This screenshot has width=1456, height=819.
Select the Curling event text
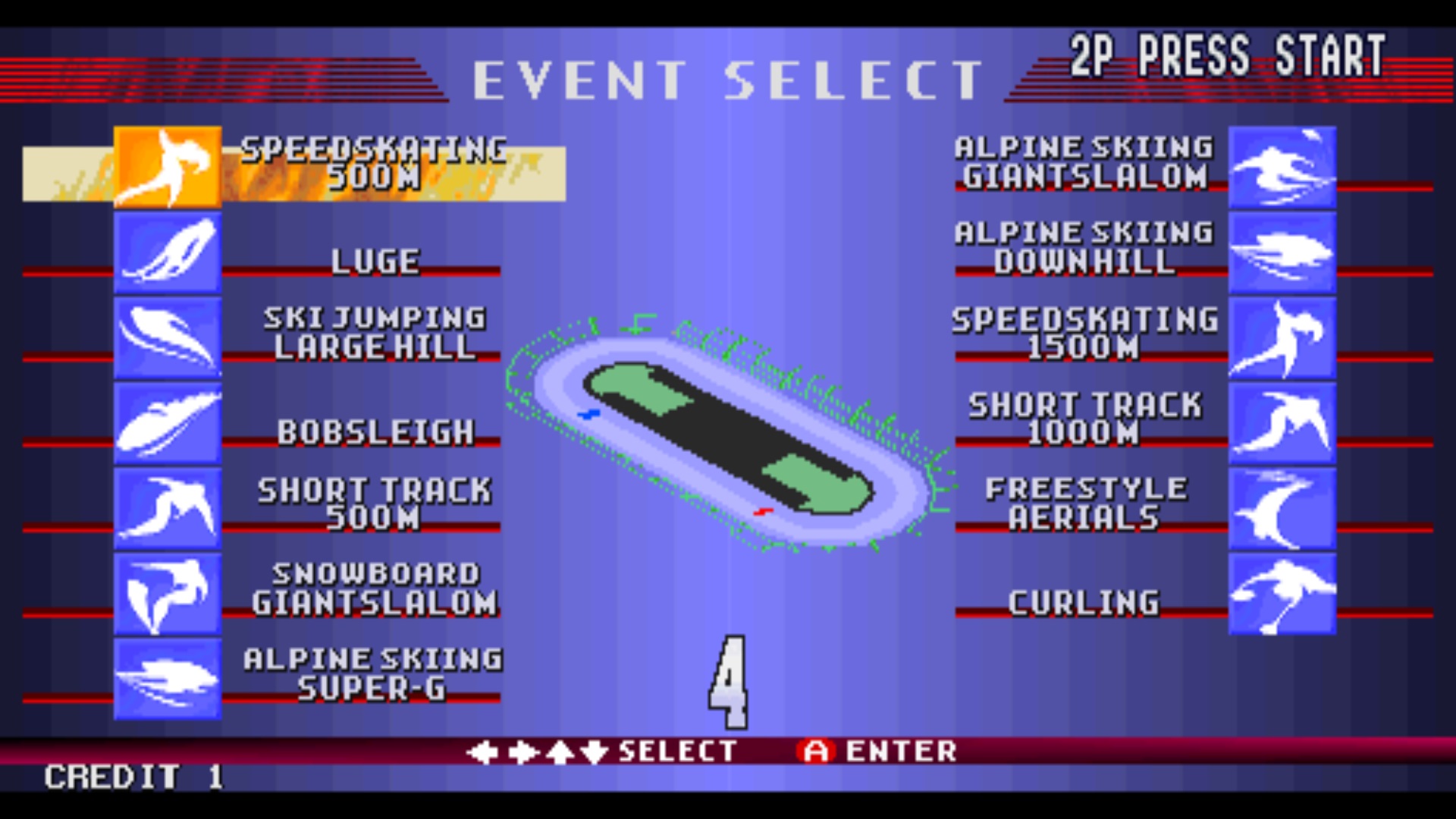(1084, 603)
